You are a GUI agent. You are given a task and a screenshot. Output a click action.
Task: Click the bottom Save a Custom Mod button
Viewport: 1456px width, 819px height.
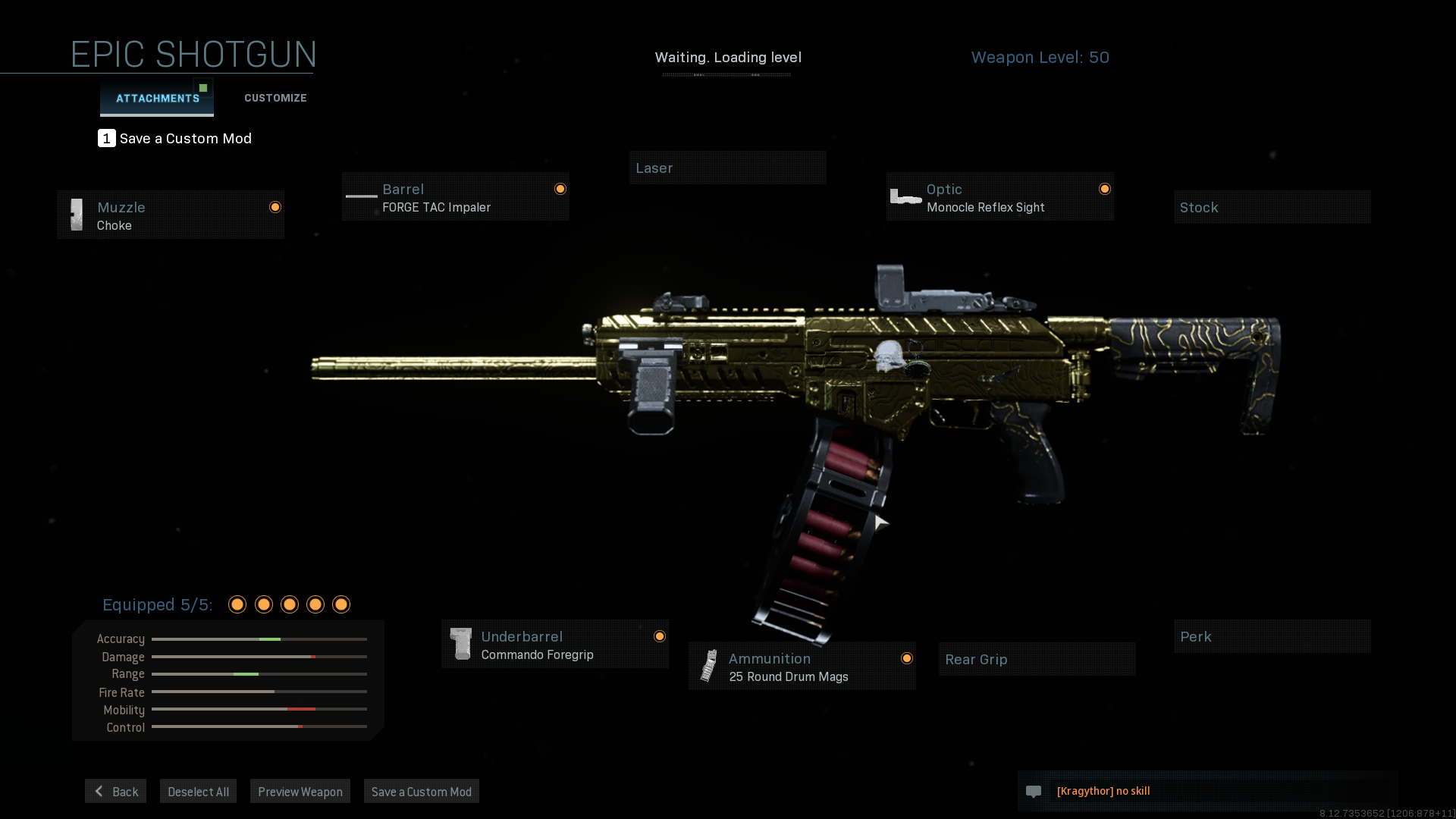[422, 792]
